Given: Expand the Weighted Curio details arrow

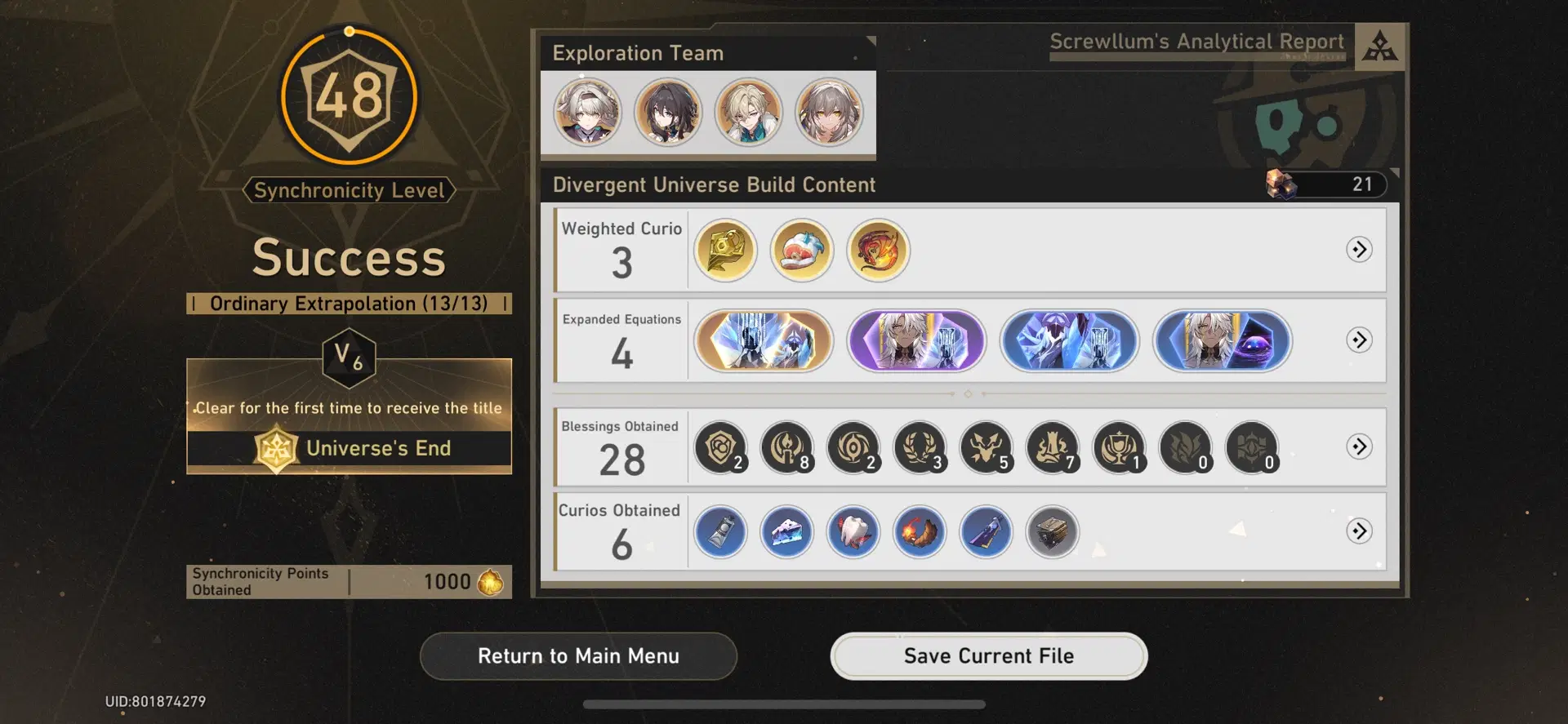Looking at the screenshot, I should (x=1359, y=251).
